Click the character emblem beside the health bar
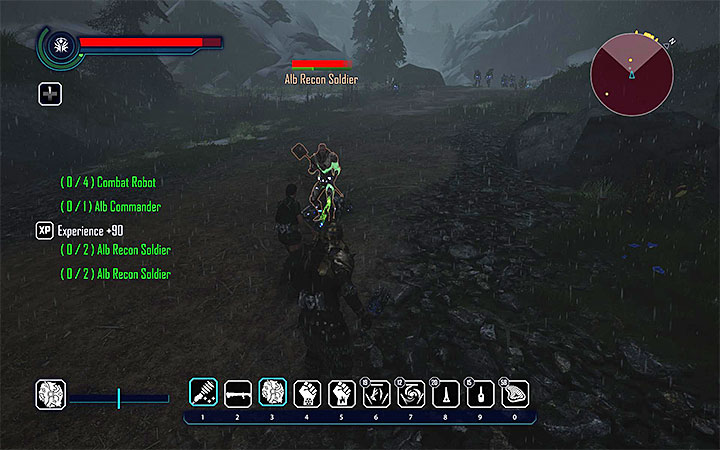This screenshot has width=720, height=450. 58,44
